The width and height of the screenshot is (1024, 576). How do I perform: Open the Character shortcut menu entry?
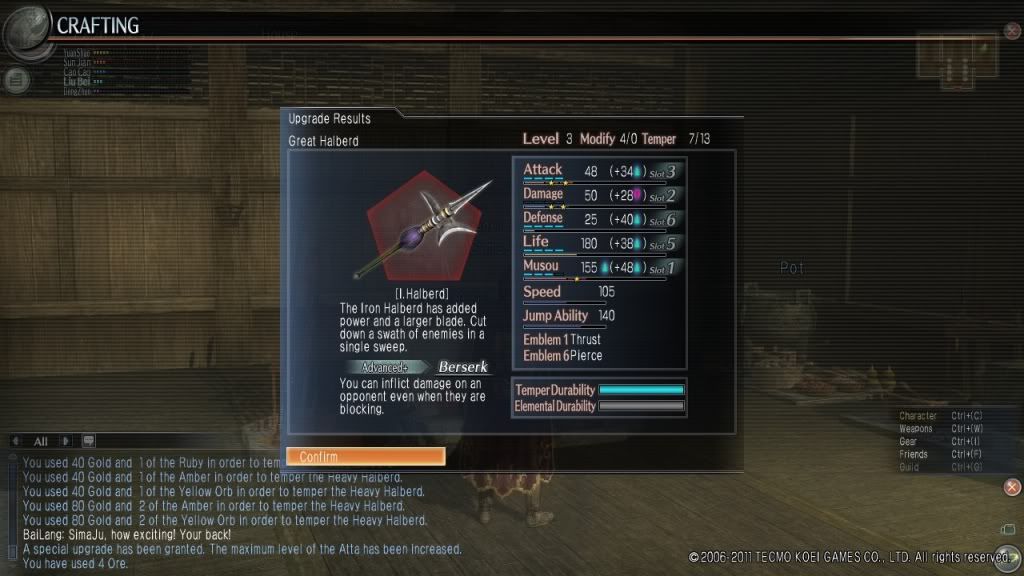pyautogui.click(x=918, y=416)
